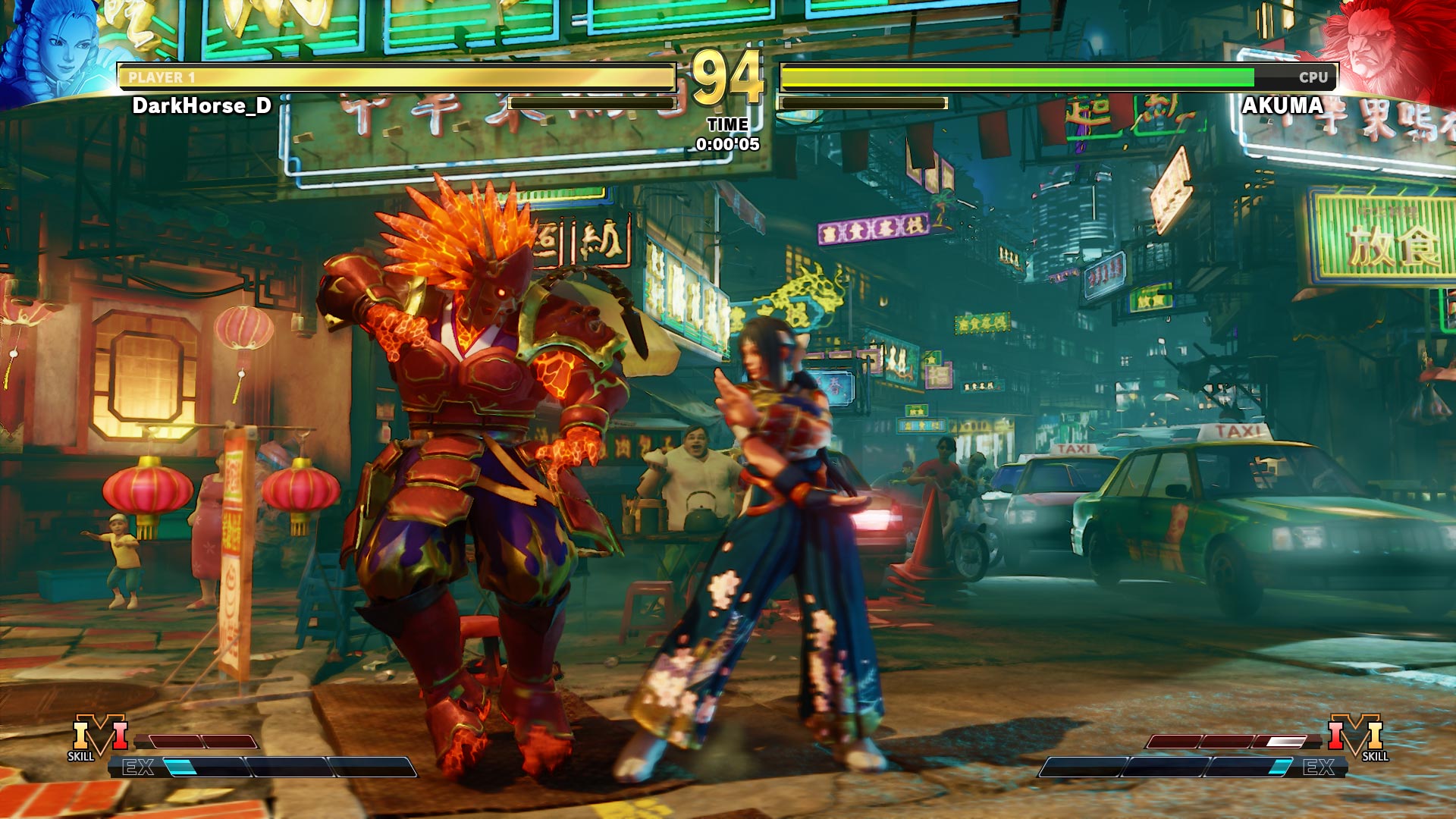Click the SKILL label under Akuma's gauge
The width and height of the screenshot is (1456, 819).
click(x=1375, y=756)
